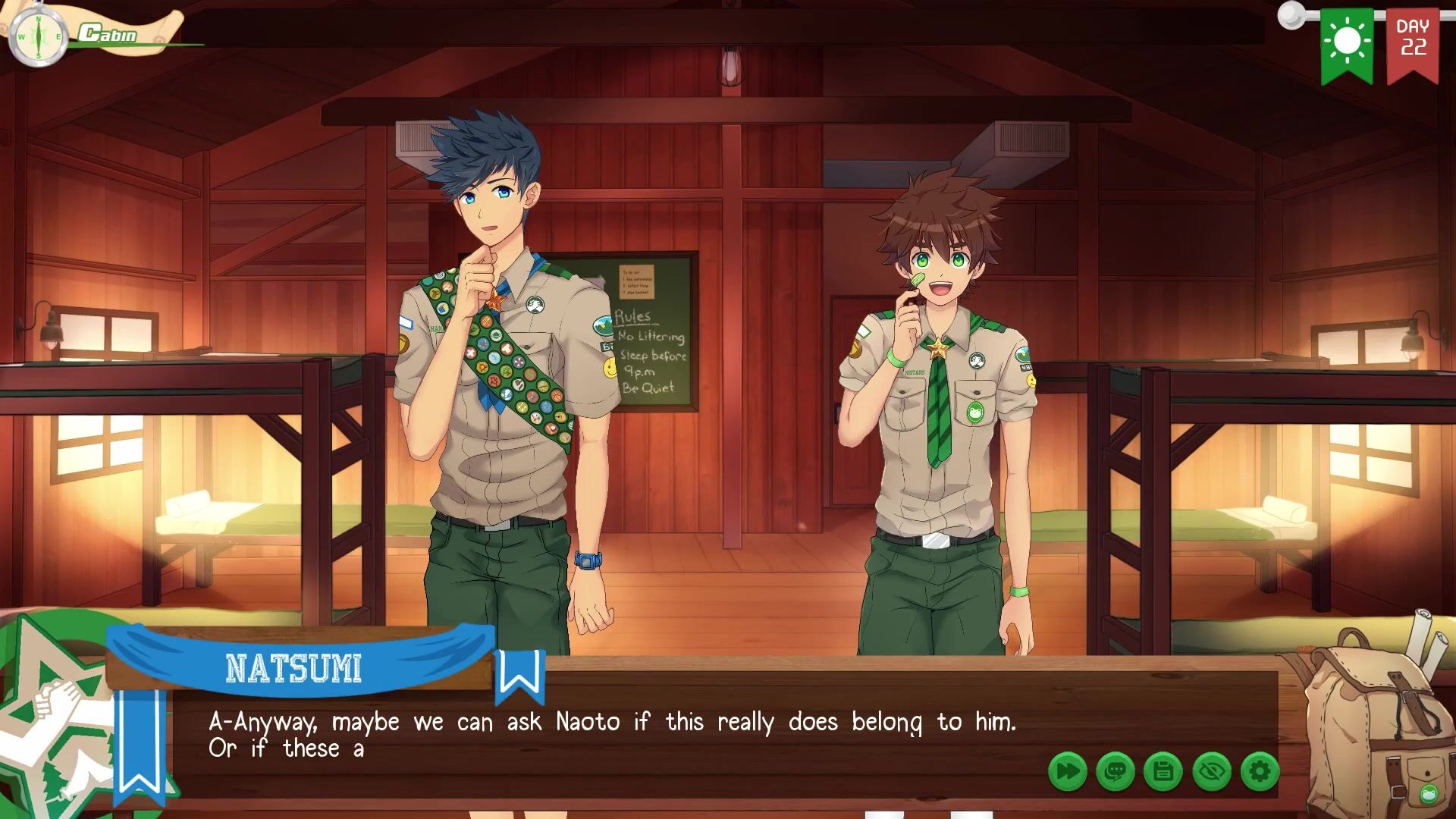Viewport: 1456px width, 819px height.
Task: Click the compass location icon
Action: (x=38, y=36)
